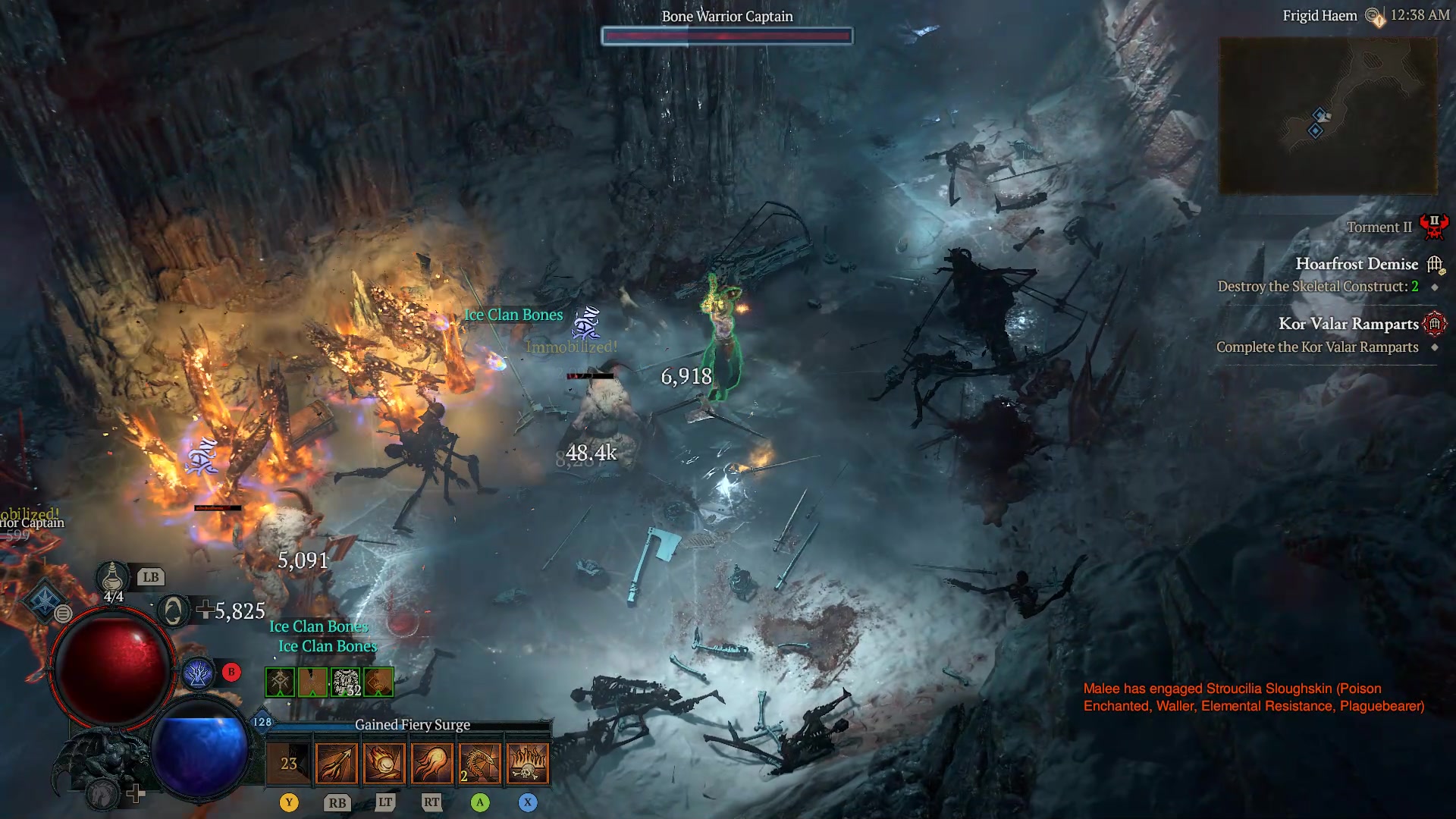Viewport: 1456px width, 819px height.
Task: Select the Hoarfrost Demise dungeon icon
Action: pos(1434,265)
